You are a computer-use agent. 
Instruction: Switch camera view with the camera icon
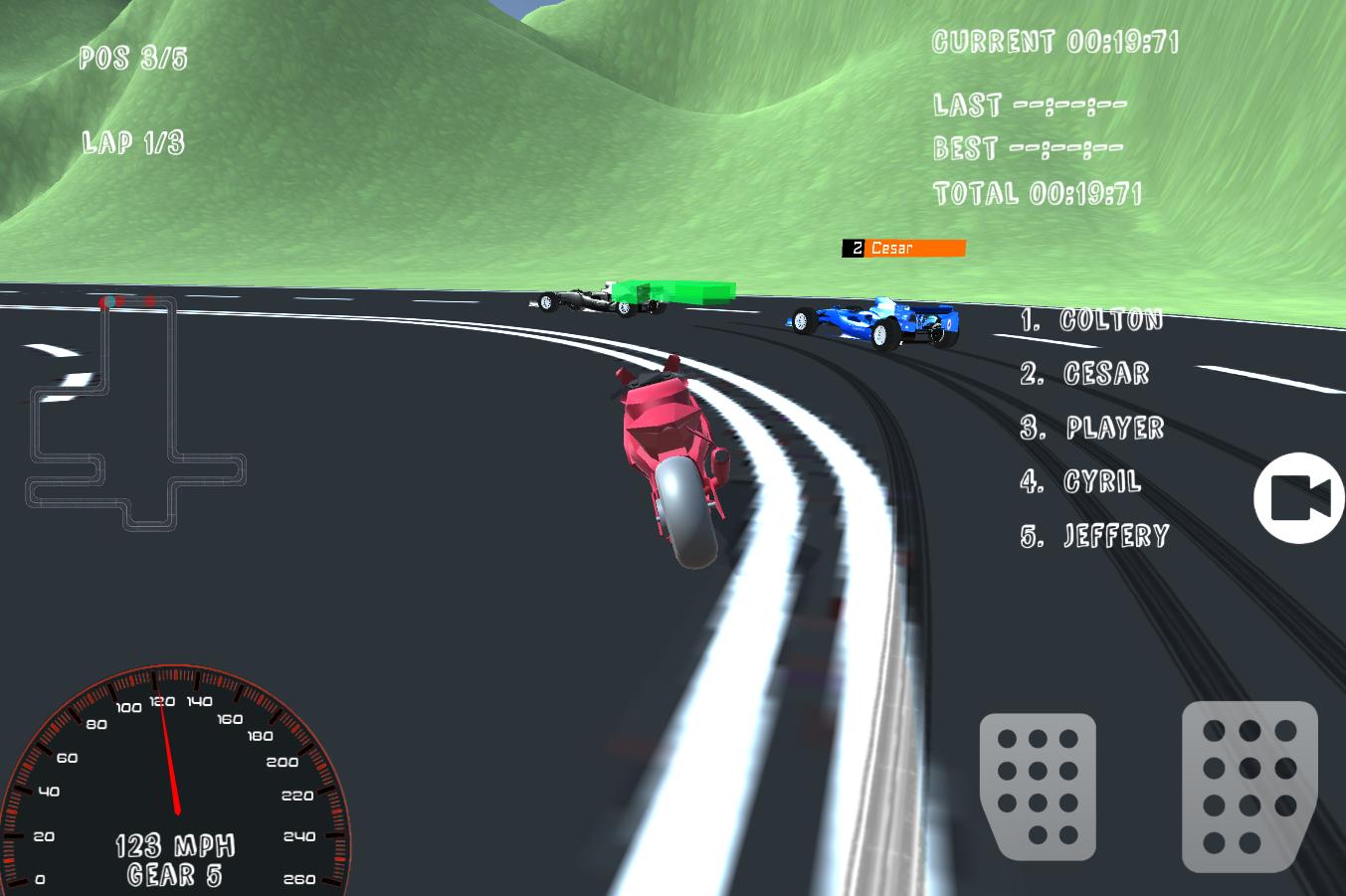click(x=1298, y=497)
